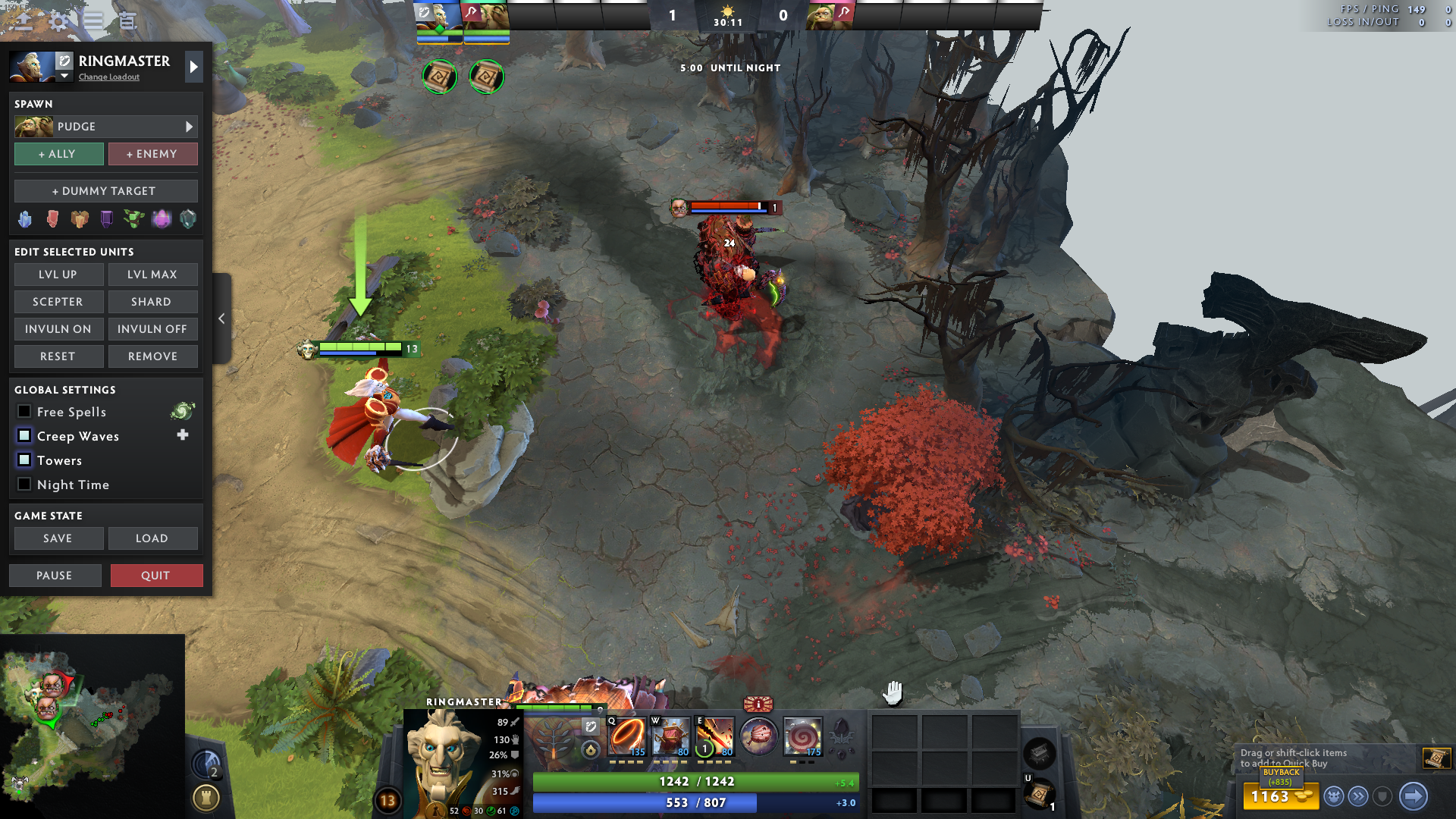Viewport: 1456px width, 819px height.
Task: Click the minimap
Action: point(92,726)
